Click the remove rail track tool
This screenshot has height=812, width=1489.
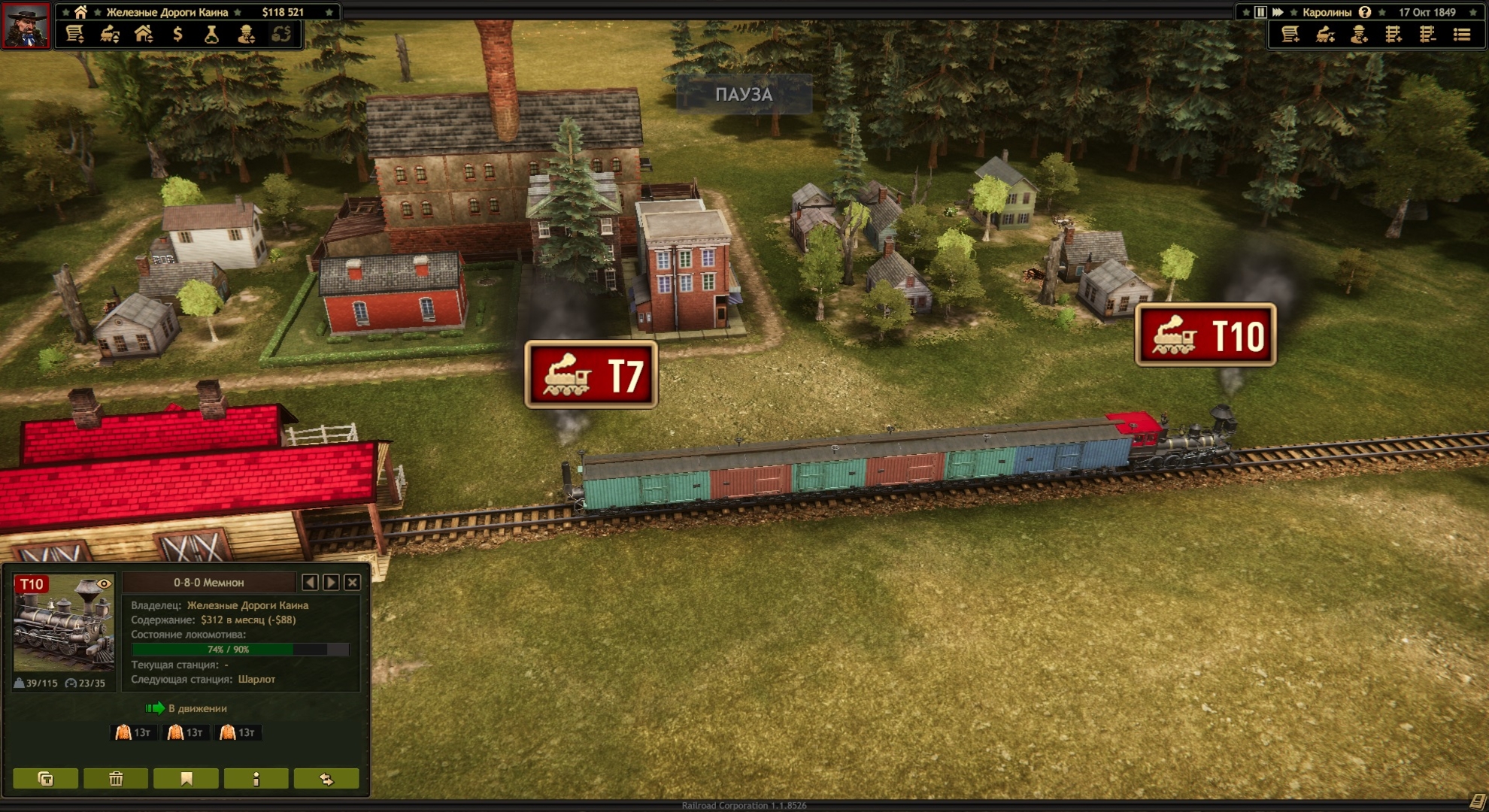pos(1427,34)
